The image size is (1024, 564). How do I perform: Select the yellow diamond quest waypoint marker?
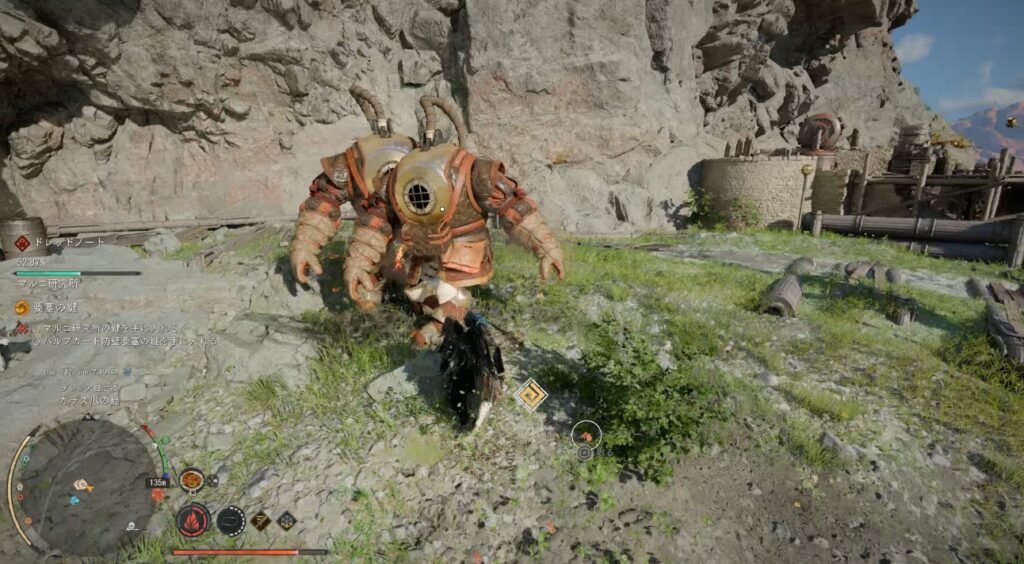(x=531, y=395)
